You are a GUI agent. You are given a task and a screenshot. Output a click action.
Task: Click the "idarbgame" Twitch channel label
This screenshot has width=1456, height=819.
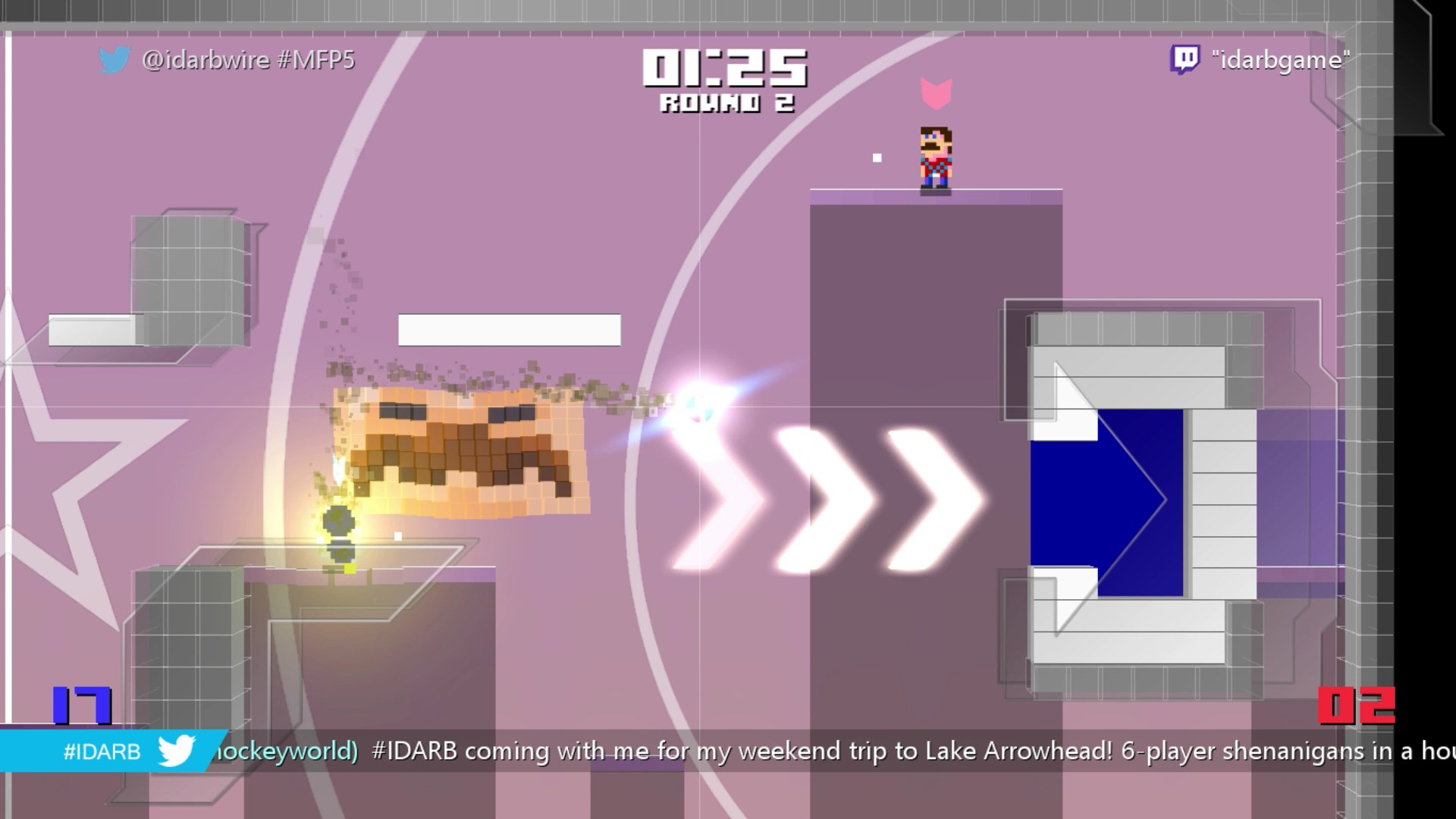(x=1282, y=59)
